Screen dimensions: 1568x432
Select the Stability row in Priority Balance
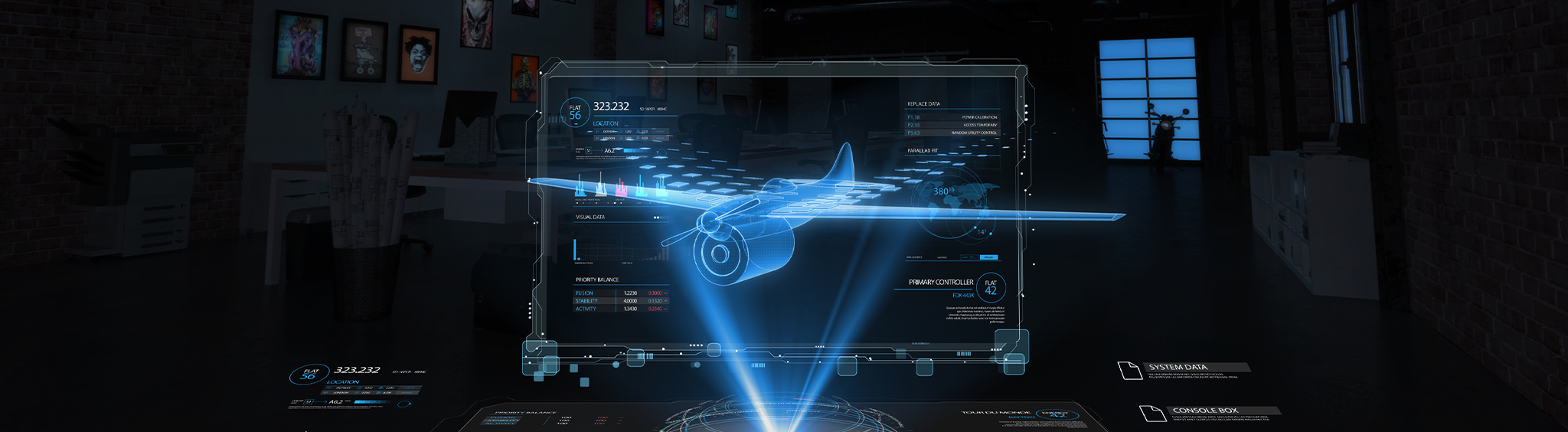[620, 301]
